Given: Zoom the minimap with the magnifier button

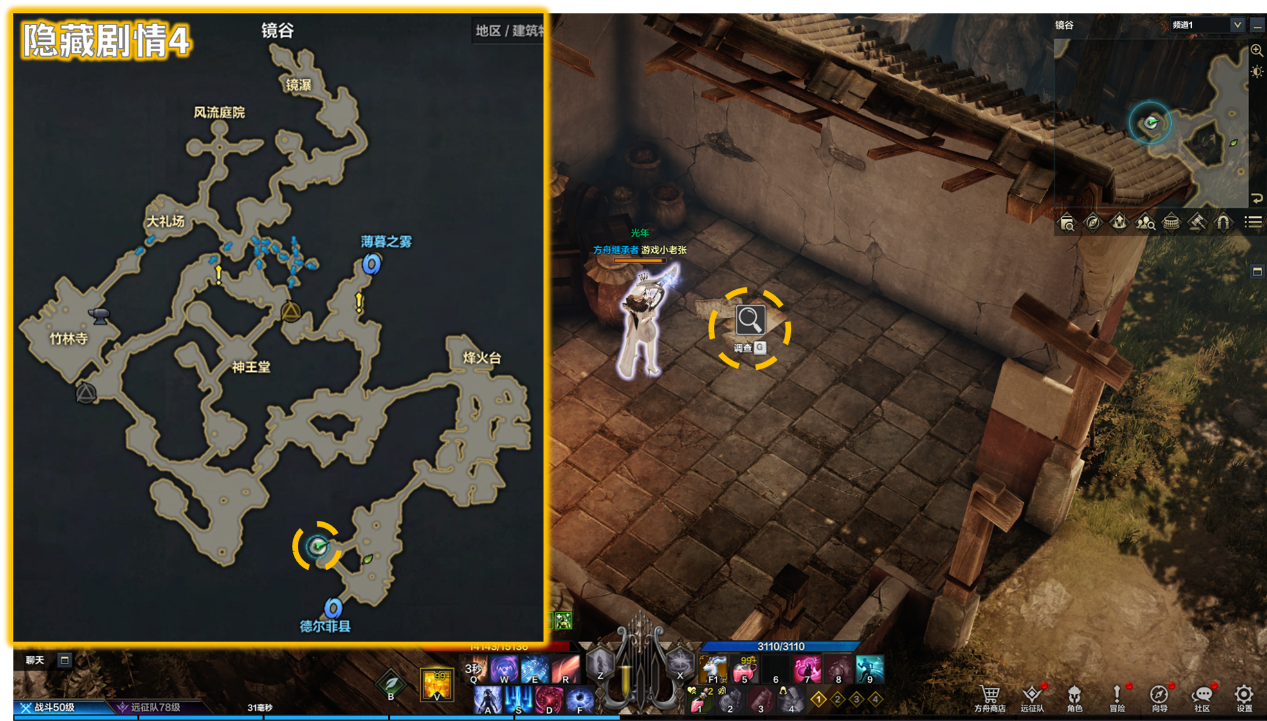Looking at the screenshot, I should pos(1257,50).
